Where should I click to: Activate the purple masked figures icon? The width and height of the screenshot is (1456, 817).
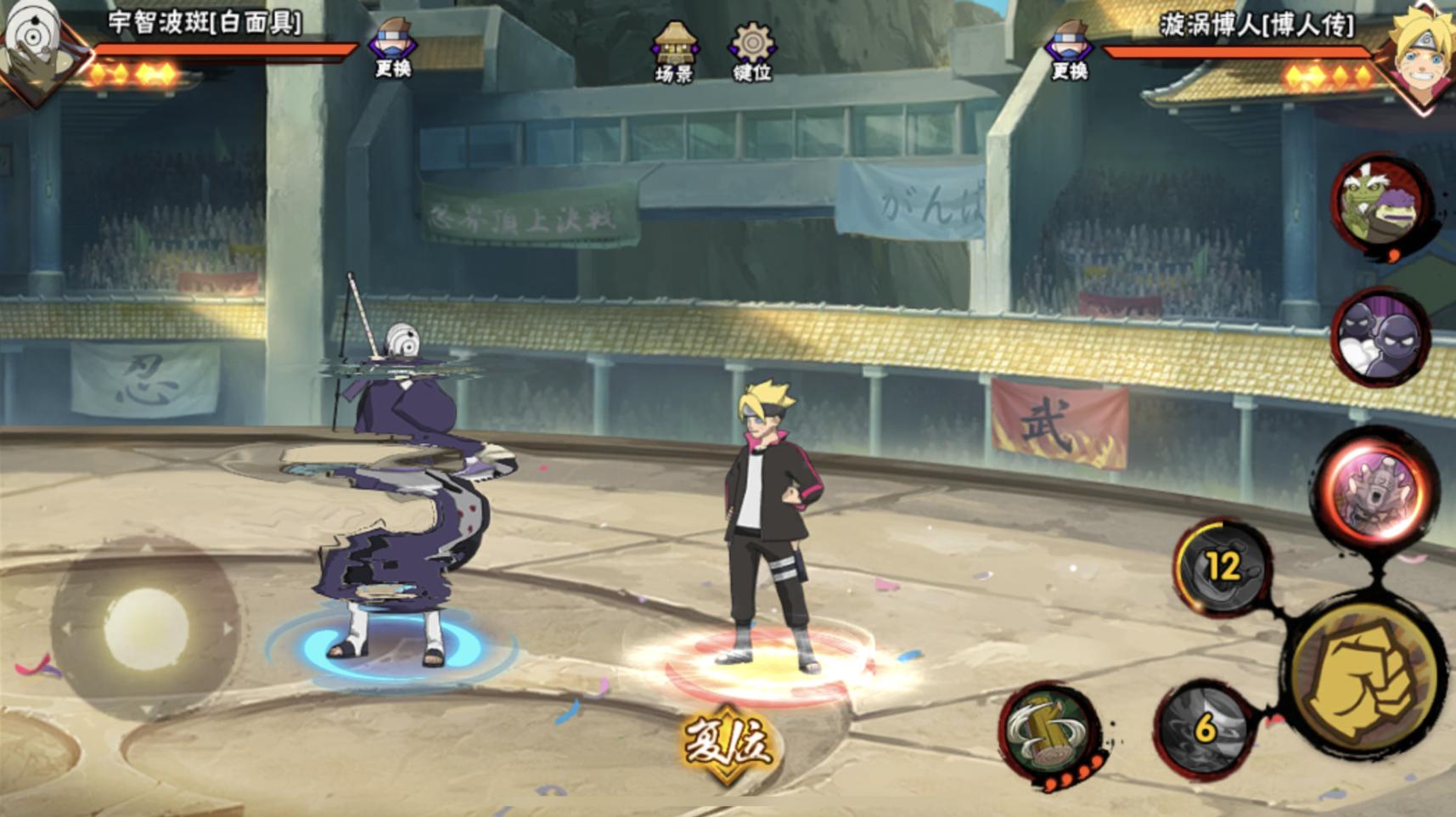(x=1380, y=337)
